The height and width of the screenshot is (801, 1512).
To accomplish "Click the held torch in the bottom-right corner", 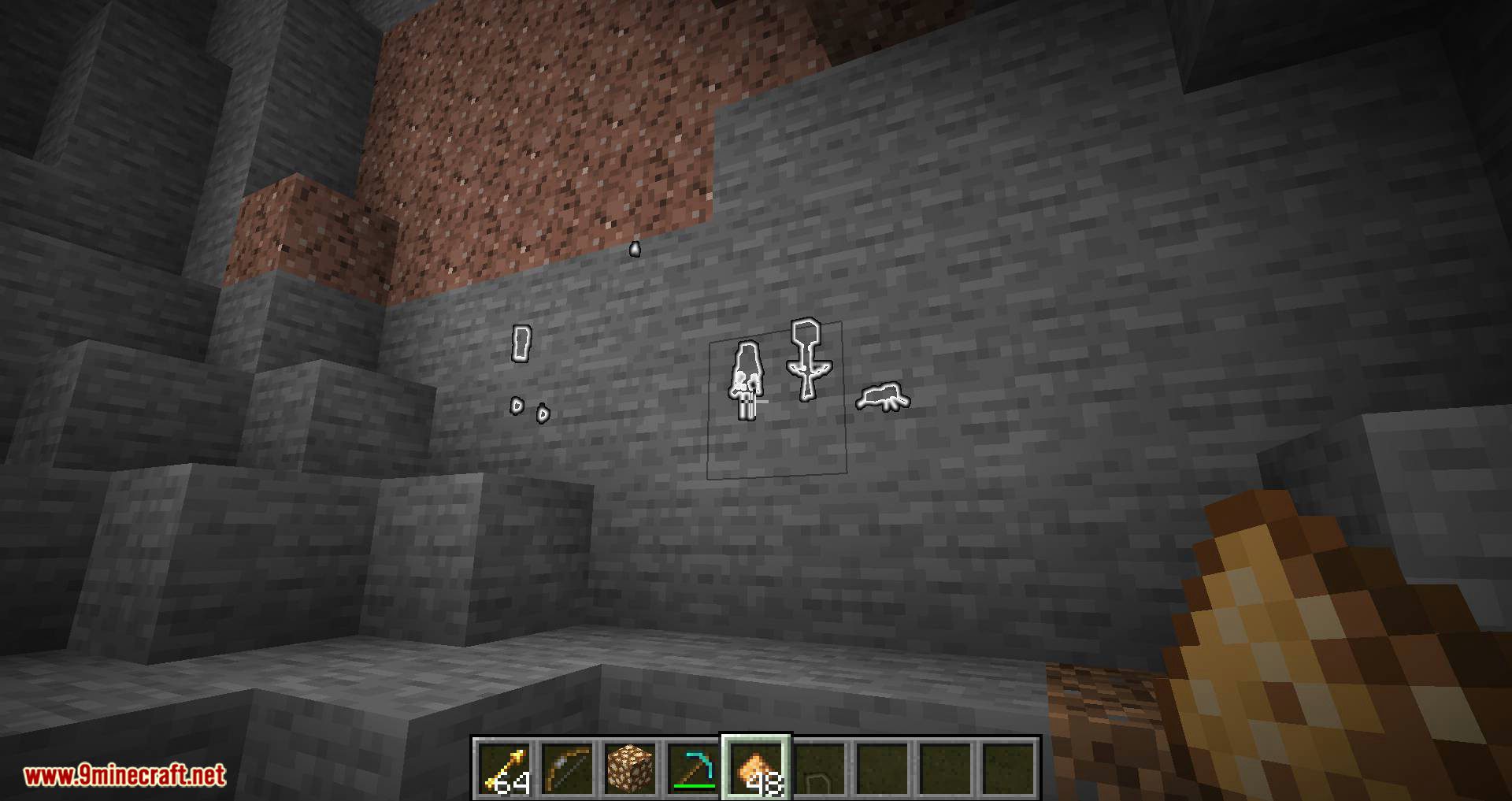I will tap(1299, 654).
